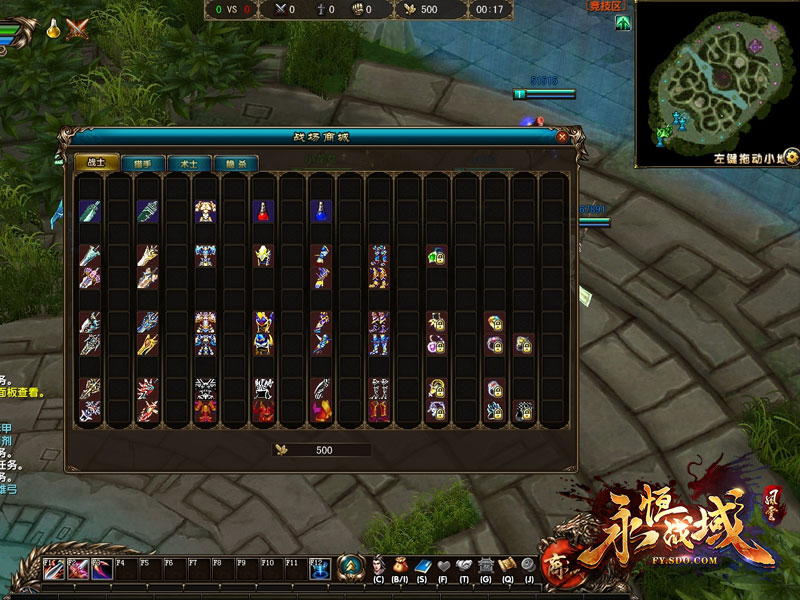Viewport: 800px width, 600px height.
Task: Select the 战士 warrior tab
Action: [x=98, y=162]
